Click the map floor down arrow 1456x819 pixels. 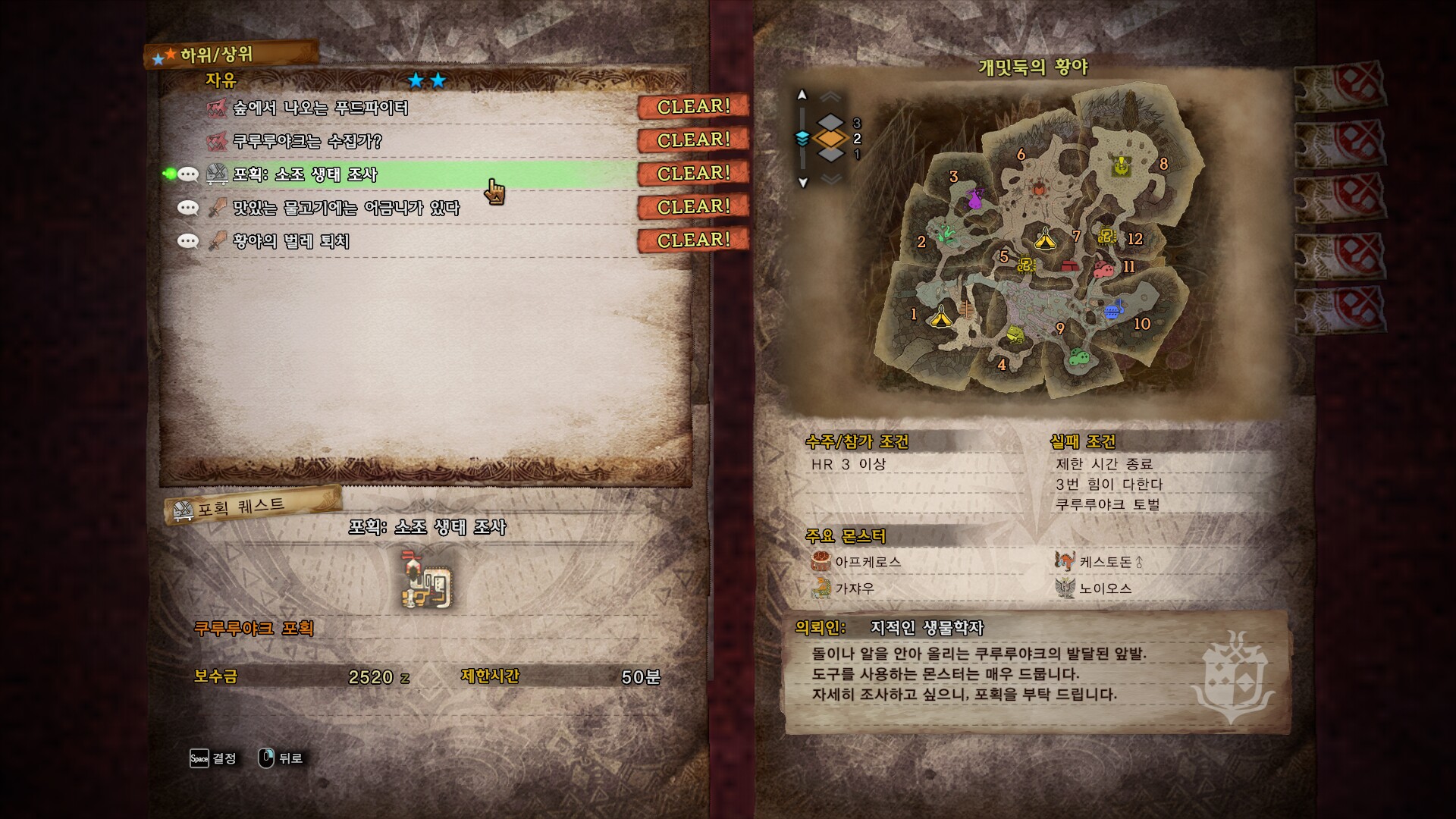coord(803,183)
